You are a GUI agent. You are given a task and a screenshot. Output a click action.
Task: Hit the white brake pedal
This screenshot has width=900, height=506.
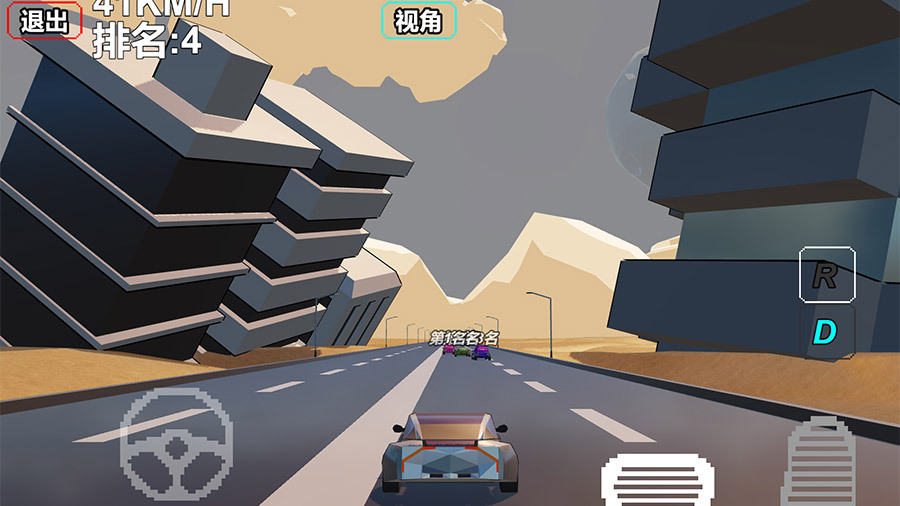(x=657, y=478)
